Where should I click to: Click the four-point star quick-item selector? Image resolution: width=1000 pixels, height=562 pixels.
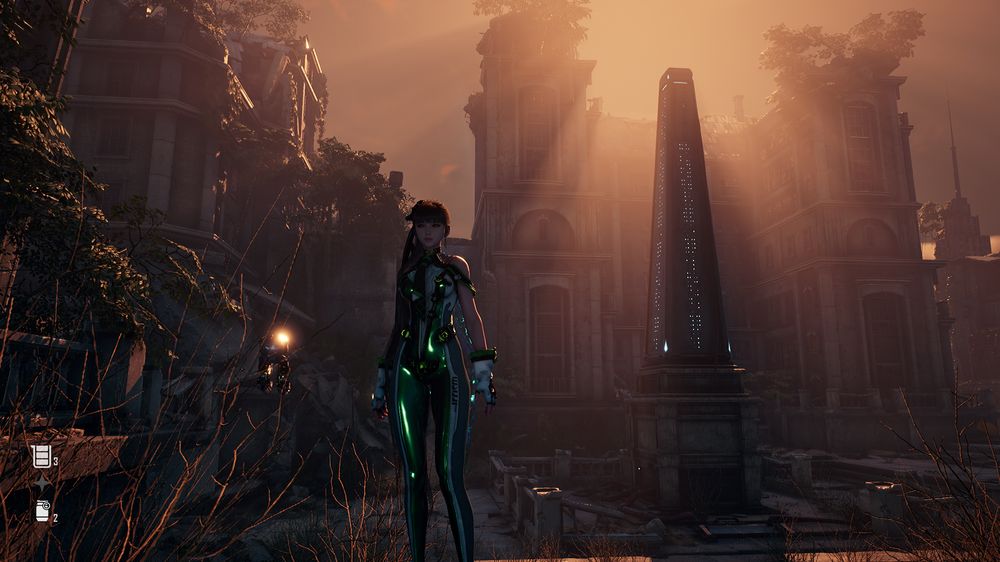(42, 485)
